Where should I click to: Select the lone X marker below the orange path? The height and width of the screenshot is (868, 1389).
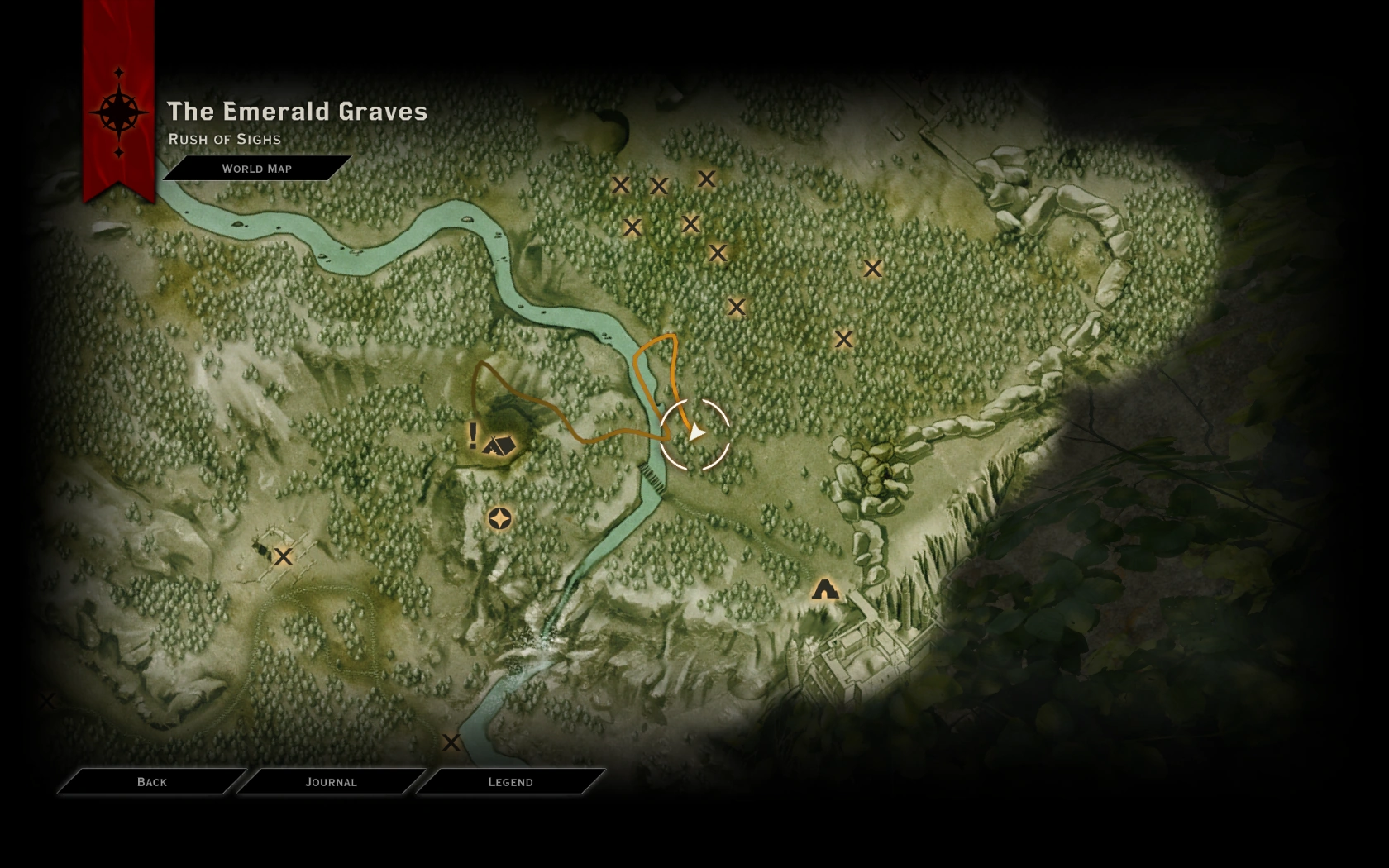[737, 308]
